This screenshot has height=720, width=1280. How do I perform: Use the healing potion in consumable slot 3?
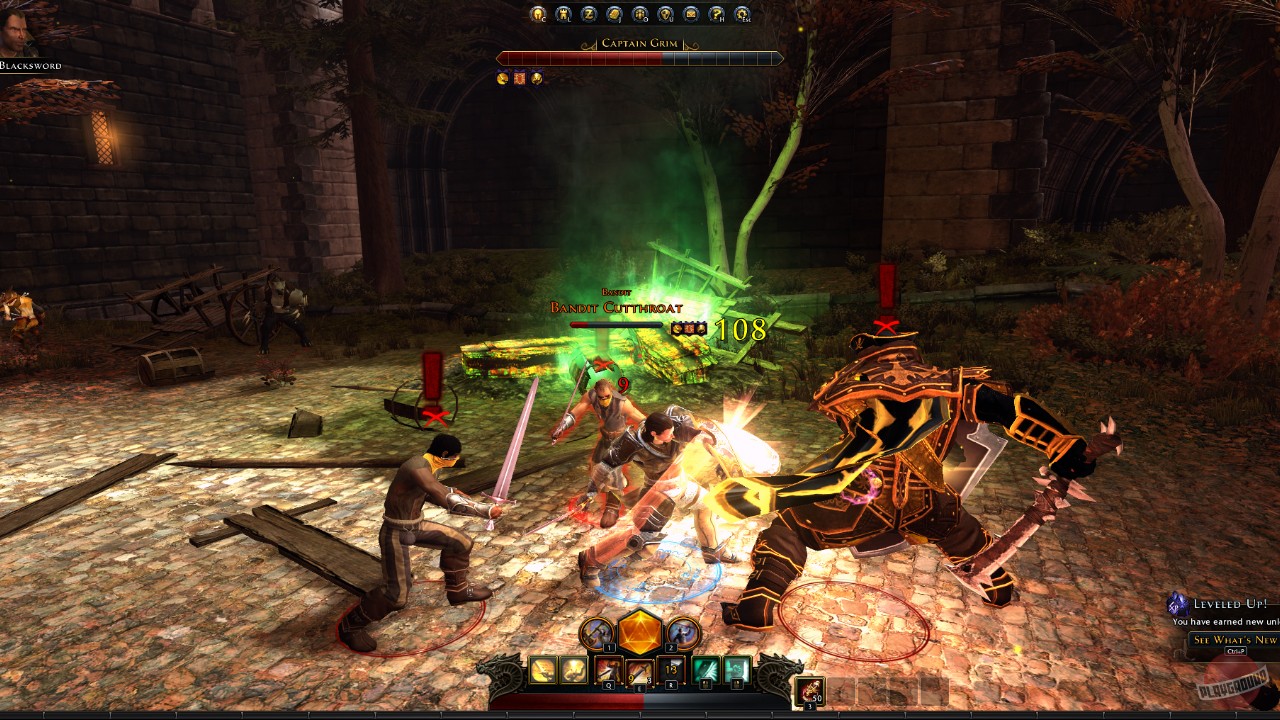(810, 690)
